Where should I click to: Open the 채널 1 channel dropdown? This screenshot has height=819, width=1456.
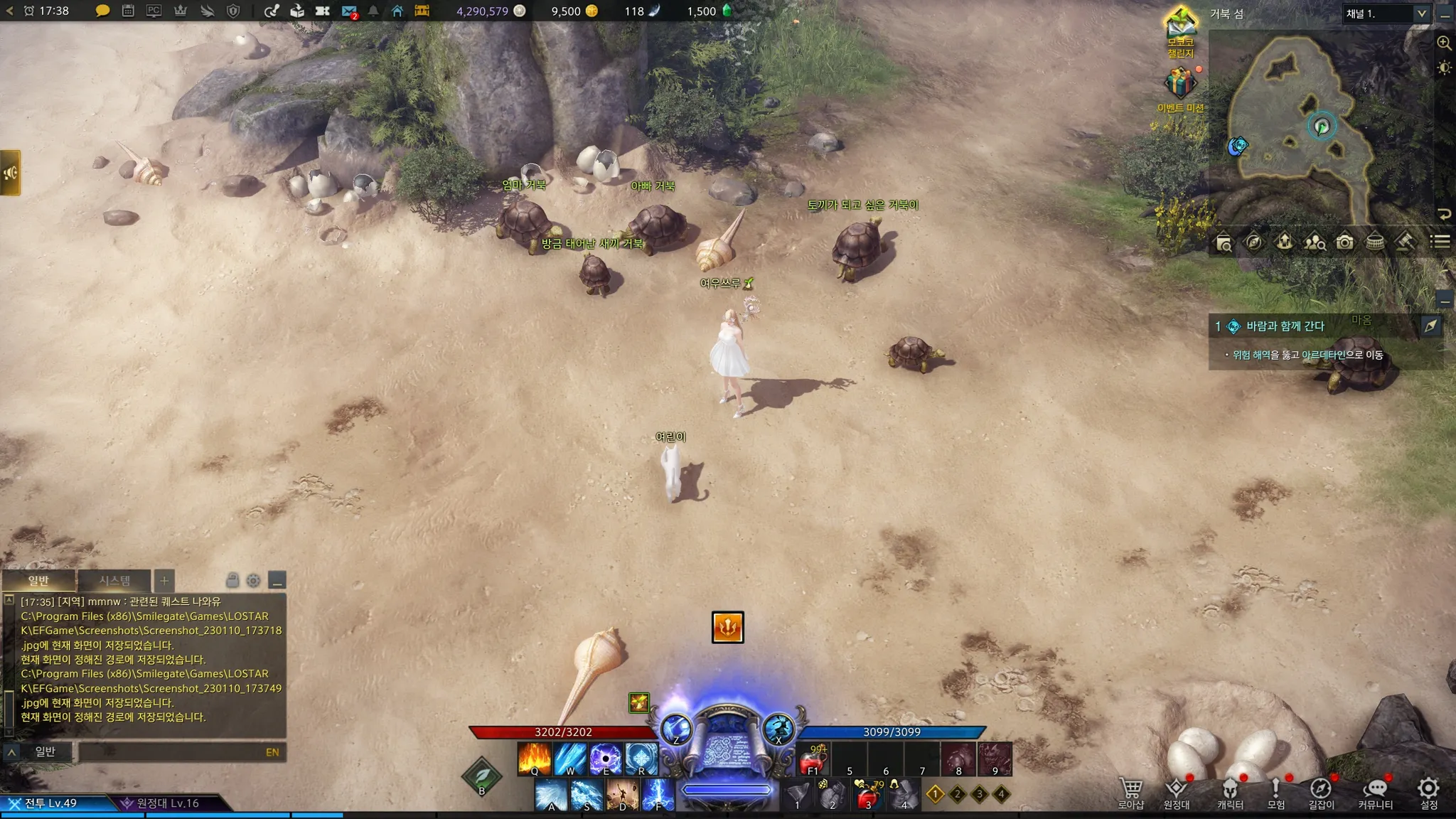(x=1386, y=14)
